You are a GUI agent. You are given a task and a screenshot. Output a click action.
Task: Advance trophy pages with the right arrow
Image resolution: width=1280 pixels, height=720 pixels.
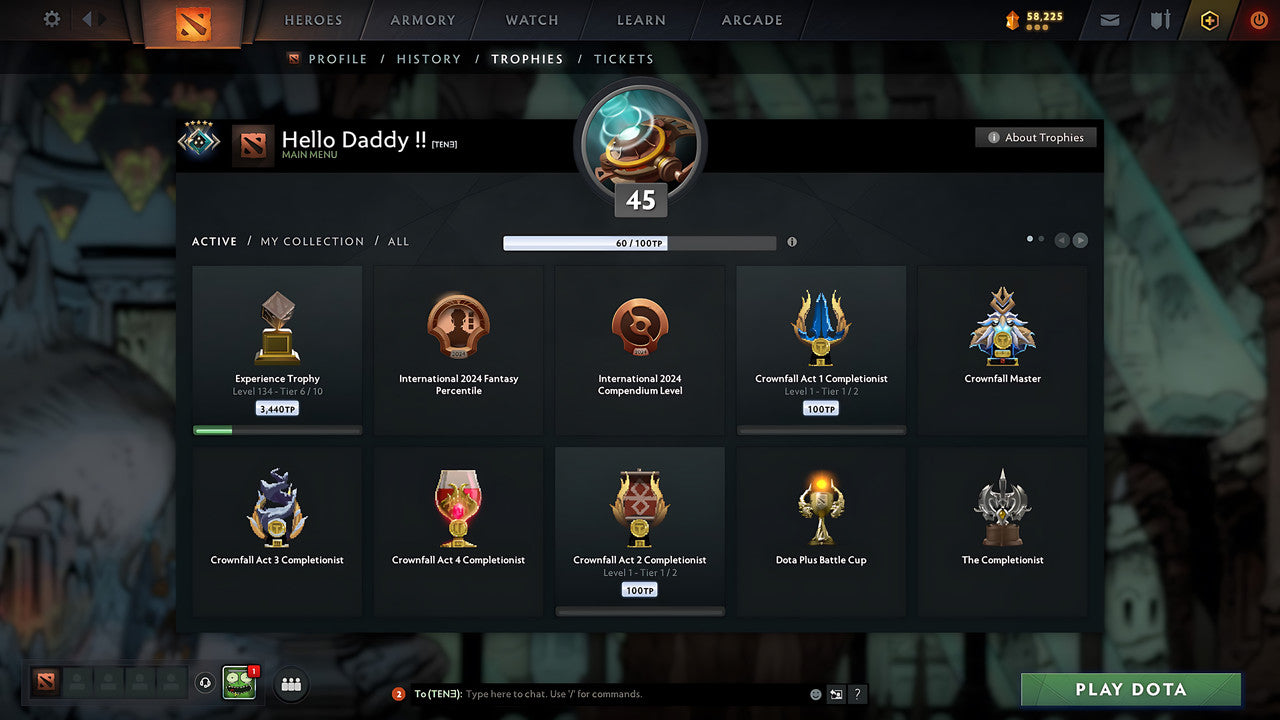click(x=1080, y=240)
